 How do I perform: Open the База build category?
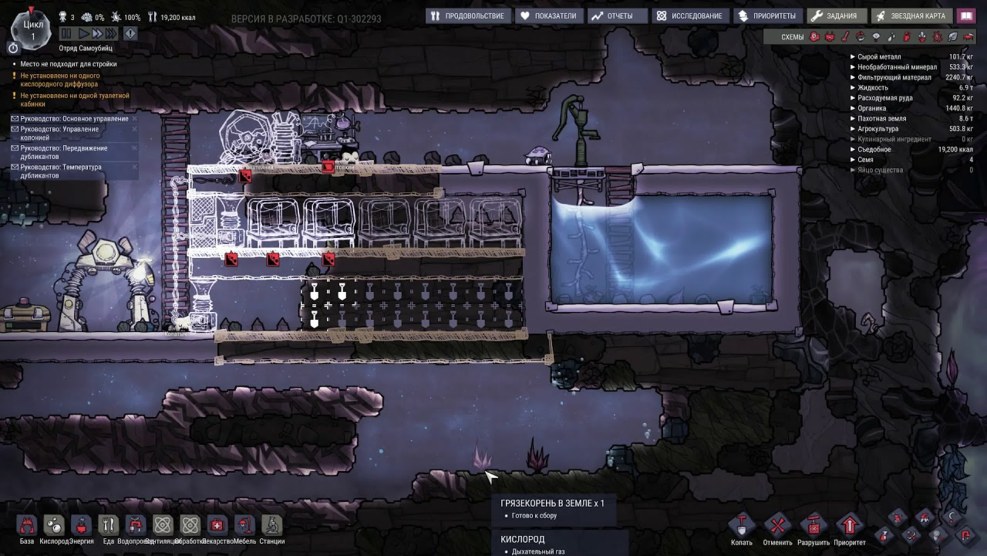(x=27, y=525)
